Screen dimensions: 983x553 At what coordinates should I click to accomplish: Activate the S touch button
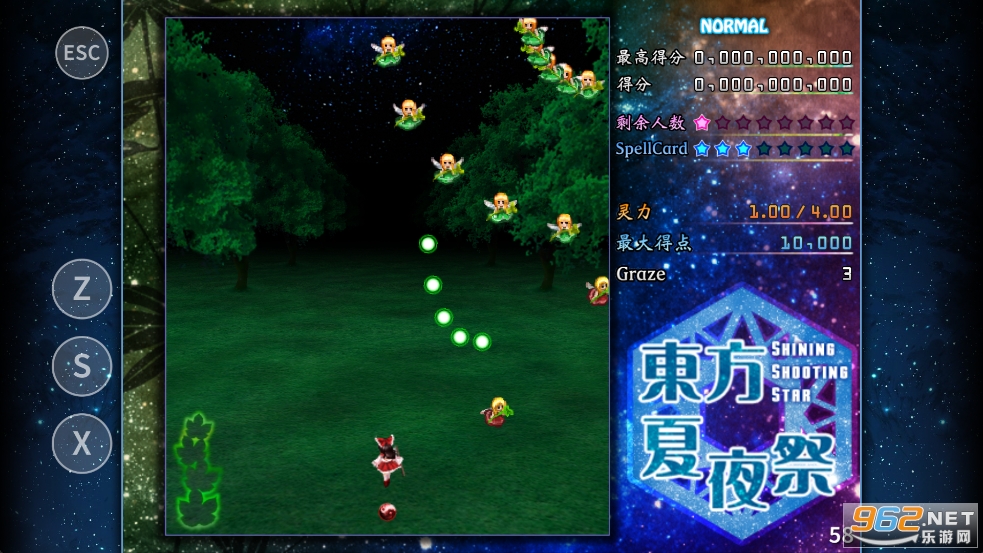coord(82,366)
